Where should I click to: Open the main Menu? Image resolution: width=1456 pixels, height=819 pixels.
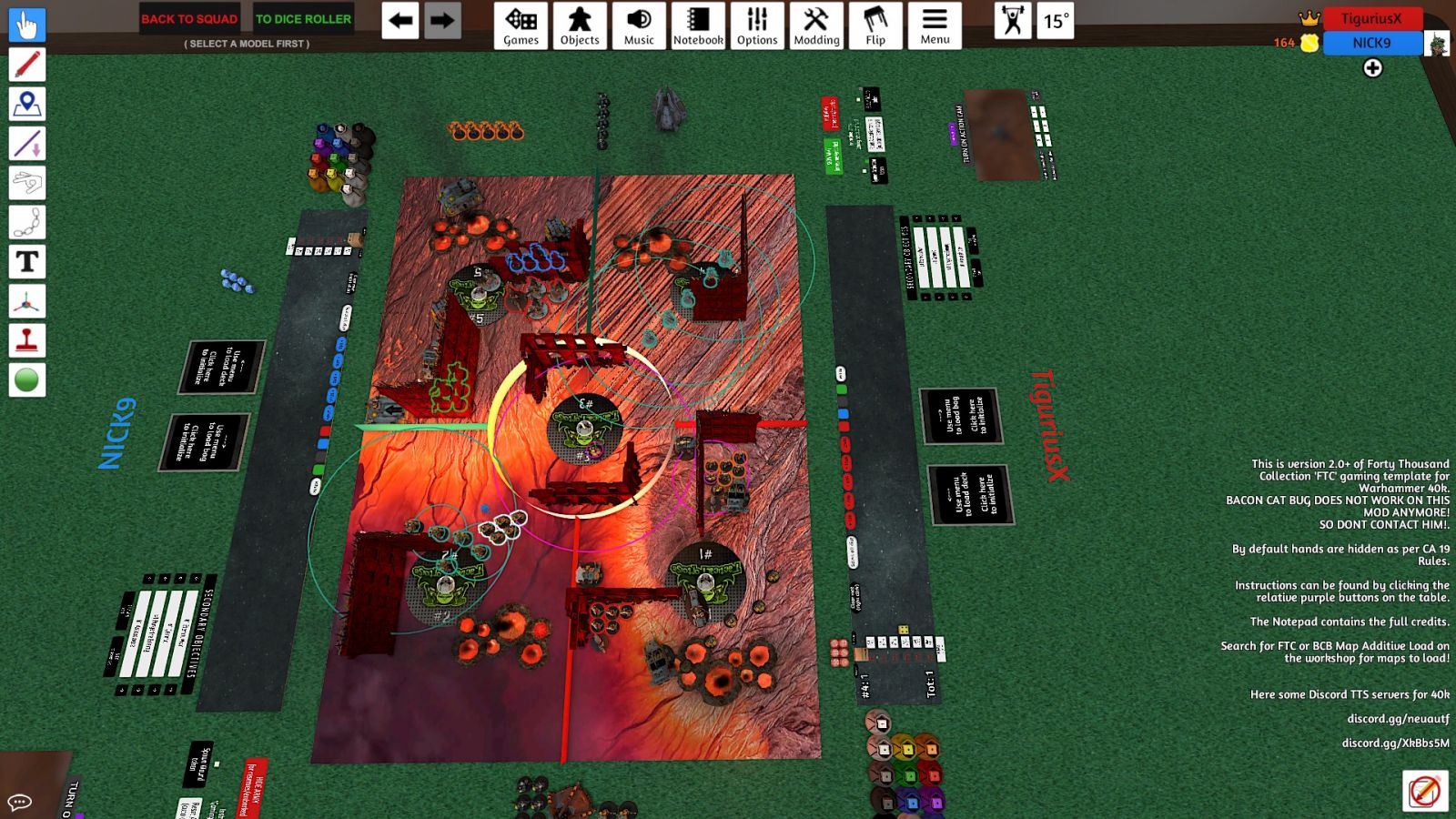(x=935, y=25)
